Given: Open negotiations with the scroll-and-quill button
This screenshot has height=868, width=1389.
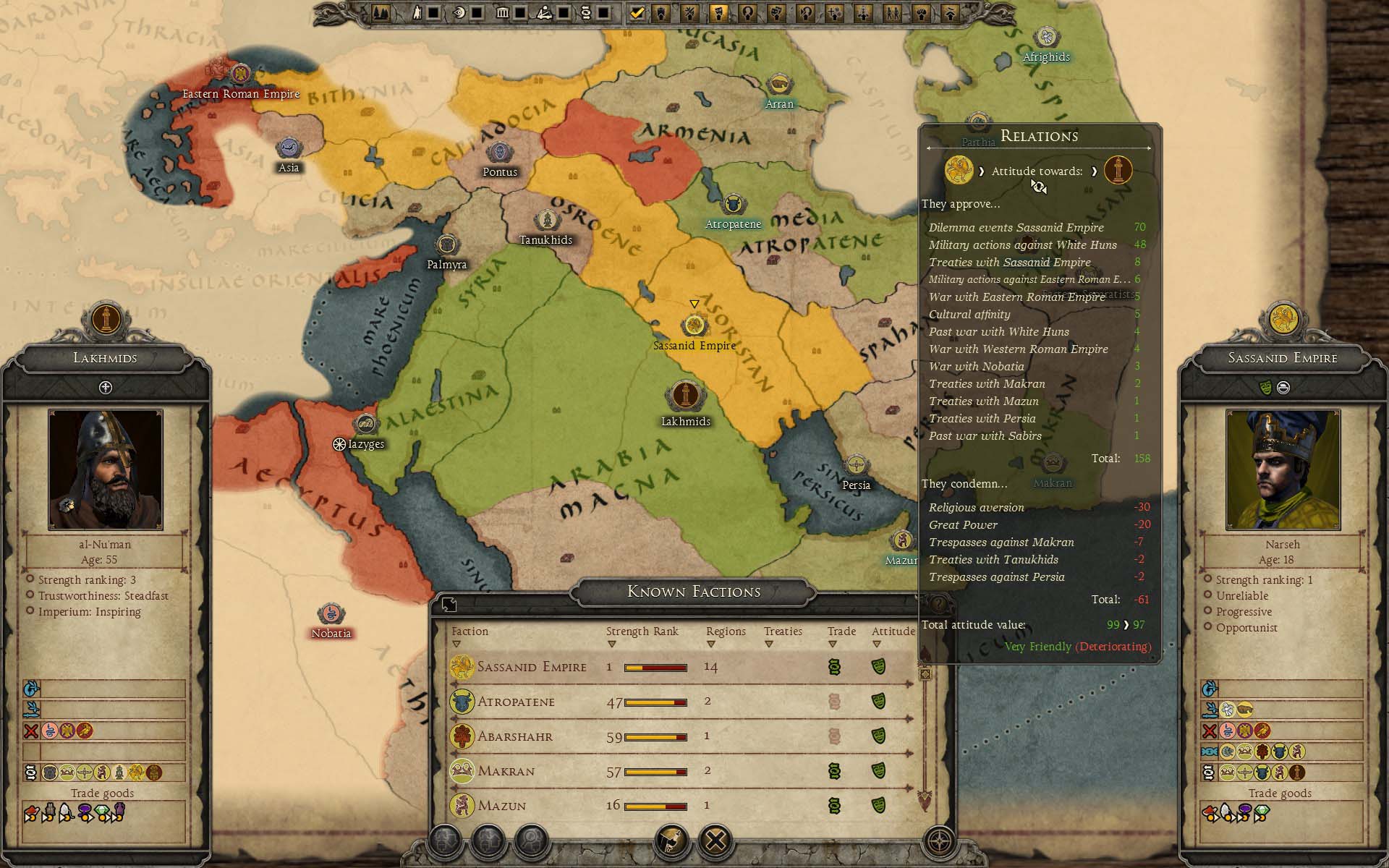Looking at the screenshot, I should point(672,841).
